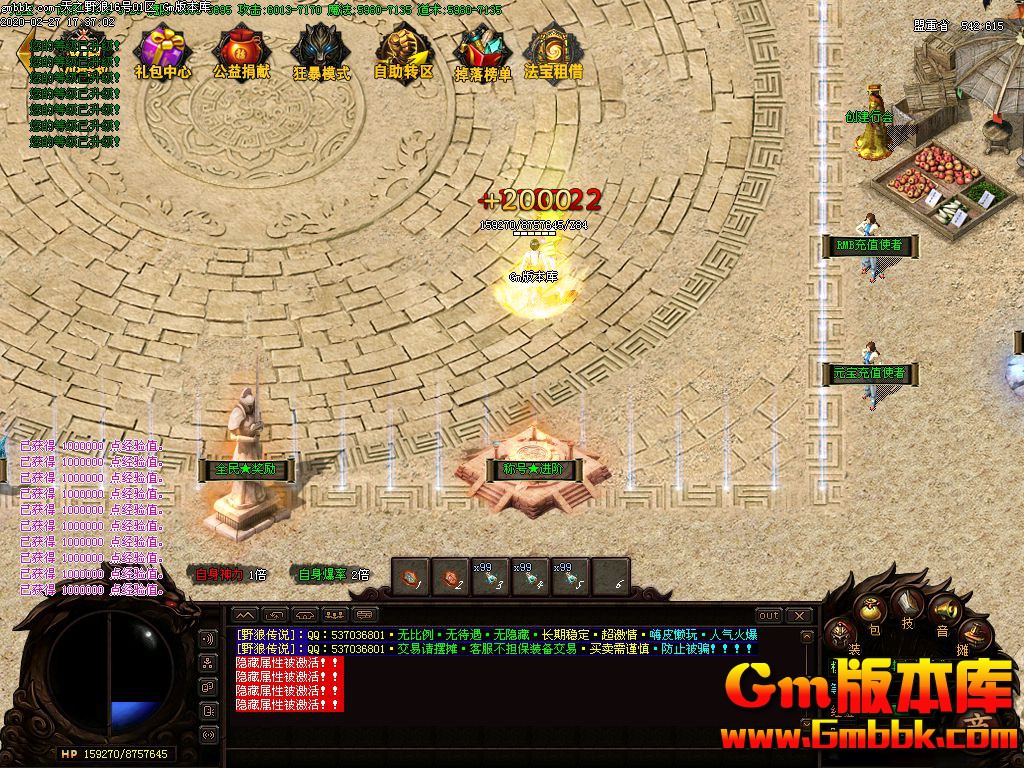Open the 公益捐献 donation menu
This screenshot has width=1024, height=768.
(241, 52)
